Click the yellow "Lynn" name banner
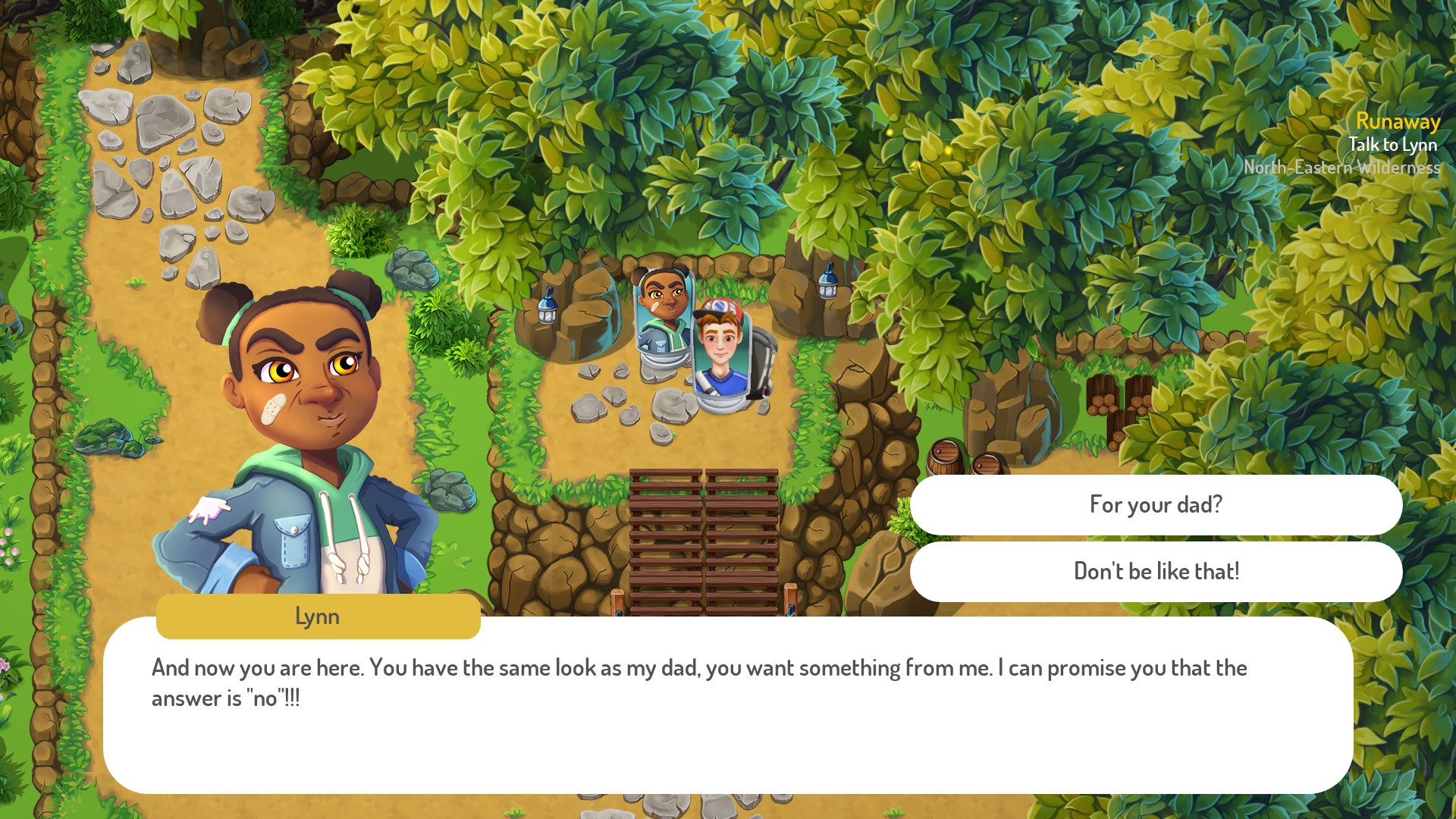This screenshot has width=1456, height=819. click(x=317, y=617)
